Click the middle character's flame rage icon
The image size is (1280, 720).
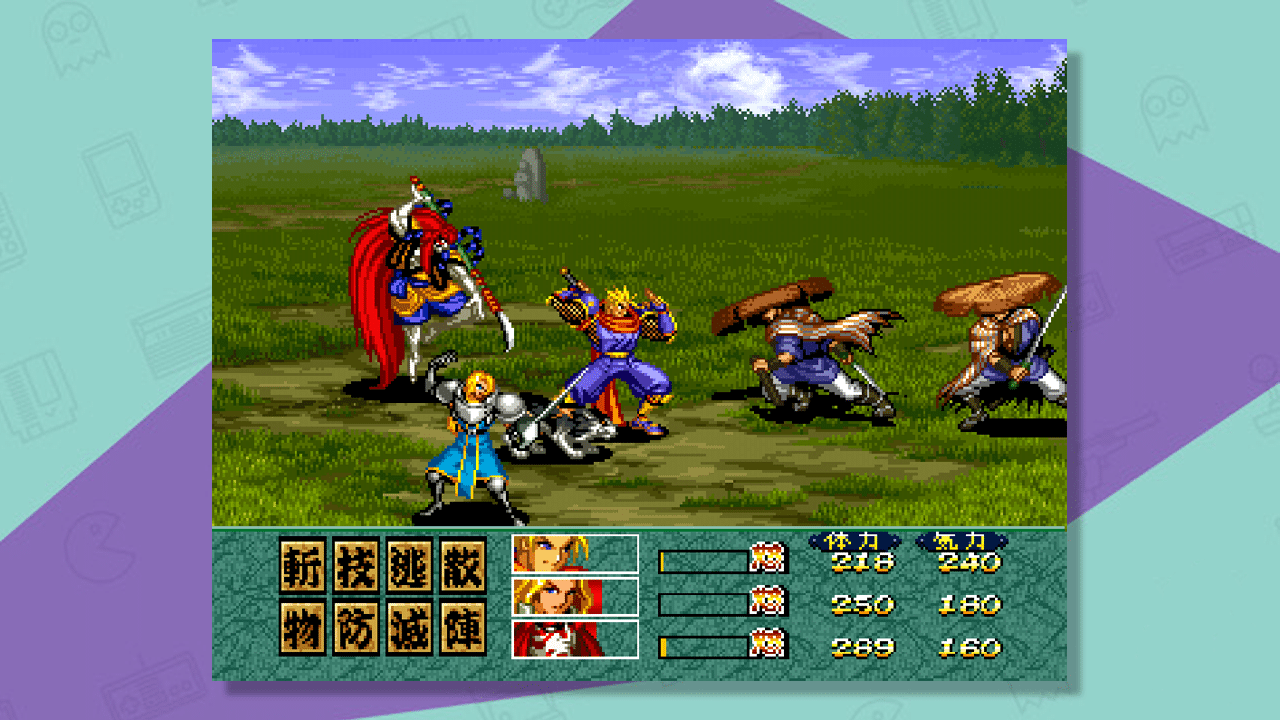pyautogui.click(x=765, y=603)
